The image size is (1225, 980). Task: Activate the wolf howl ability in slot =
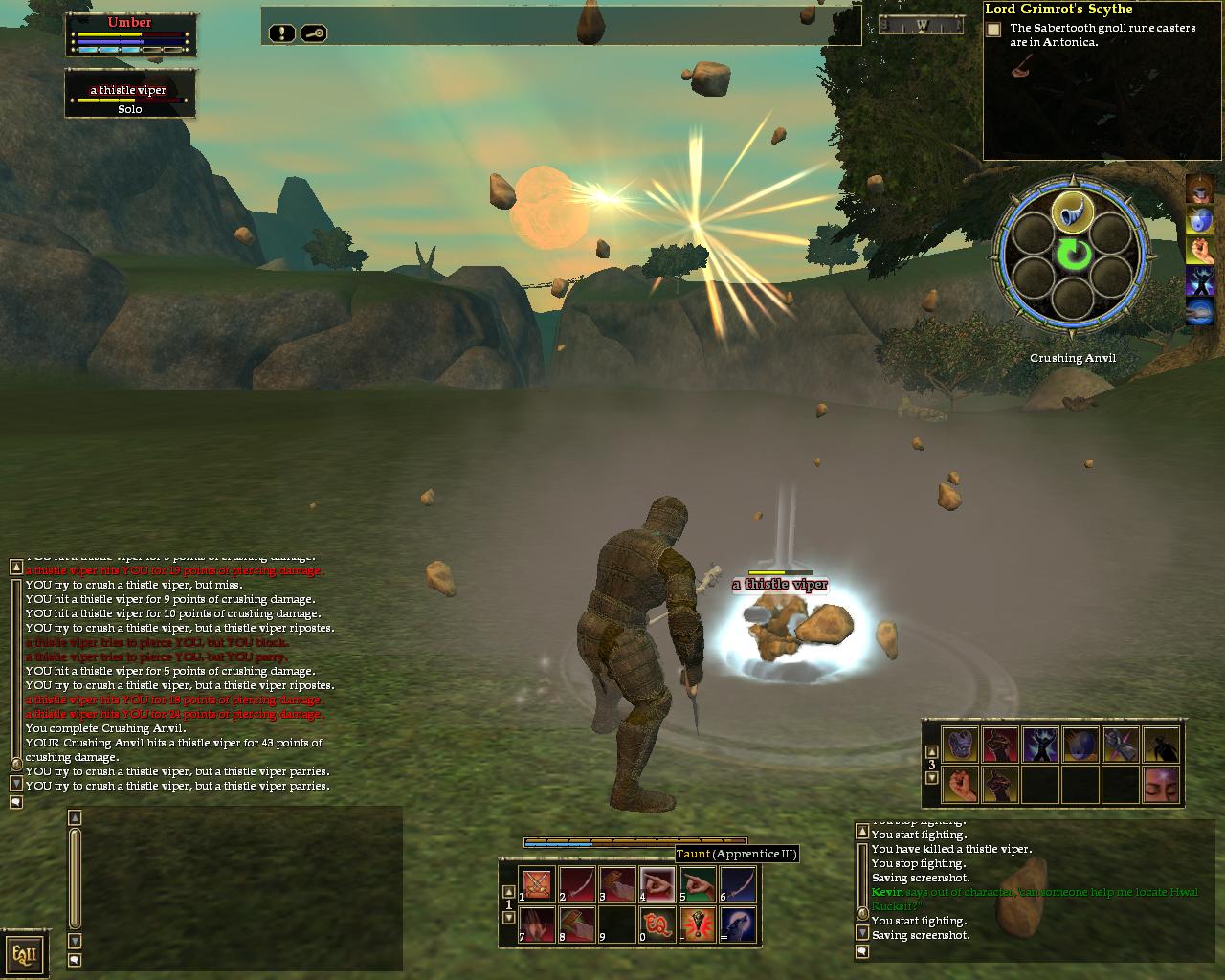(739, 924)
